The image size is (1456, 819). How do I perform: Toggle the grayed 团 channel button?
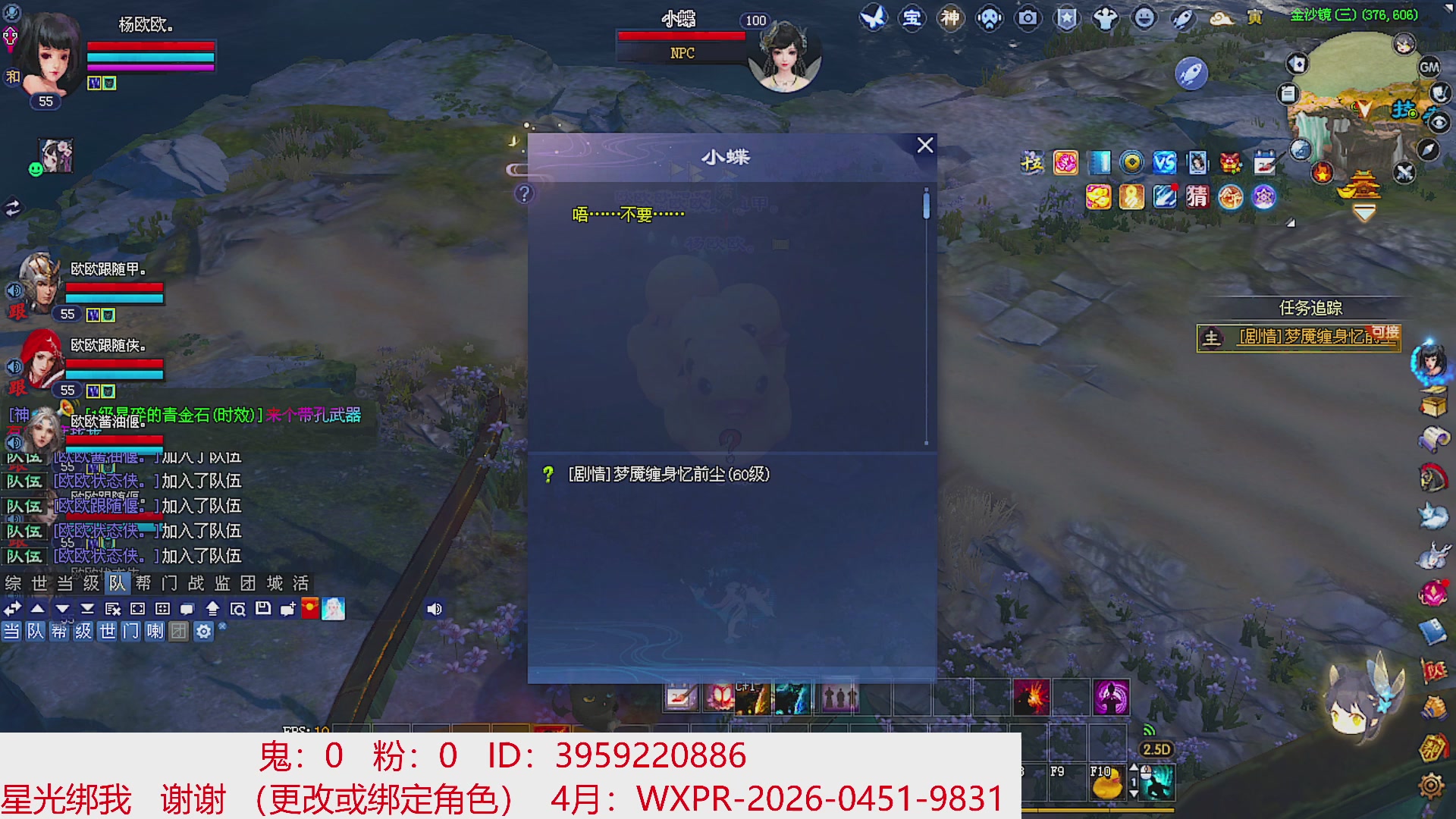(x=179, y=631)
